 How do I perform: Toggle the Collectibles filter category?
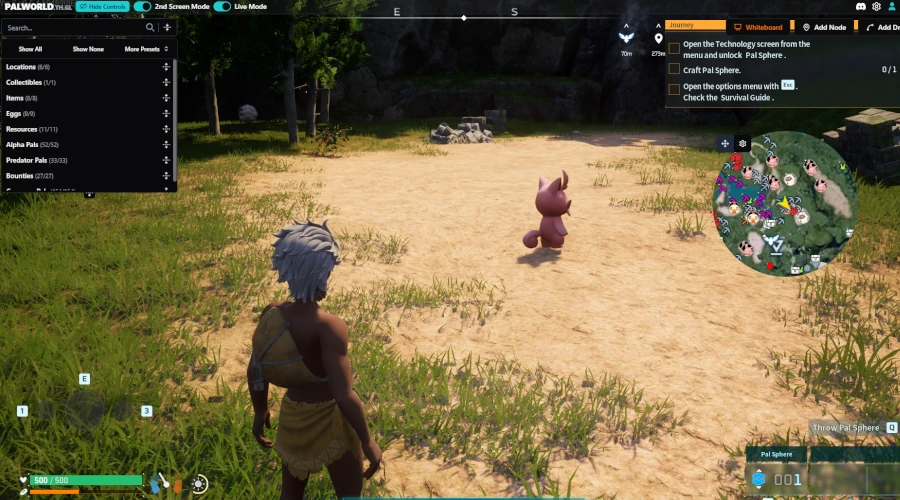(x=31, y=82)
